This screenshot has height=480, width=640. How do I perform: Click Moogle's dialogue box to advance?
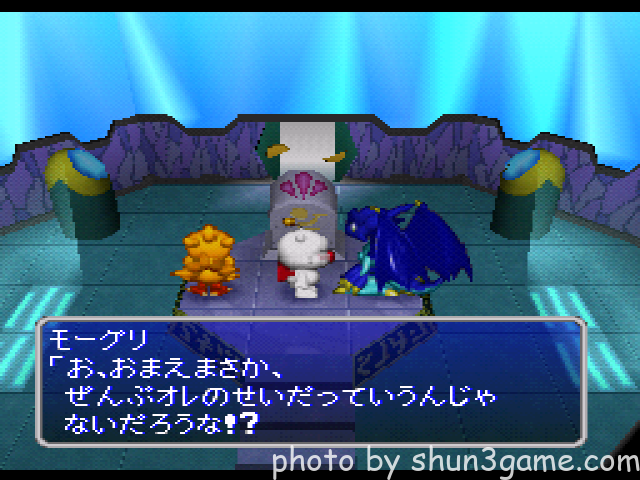tap(309, 381)
